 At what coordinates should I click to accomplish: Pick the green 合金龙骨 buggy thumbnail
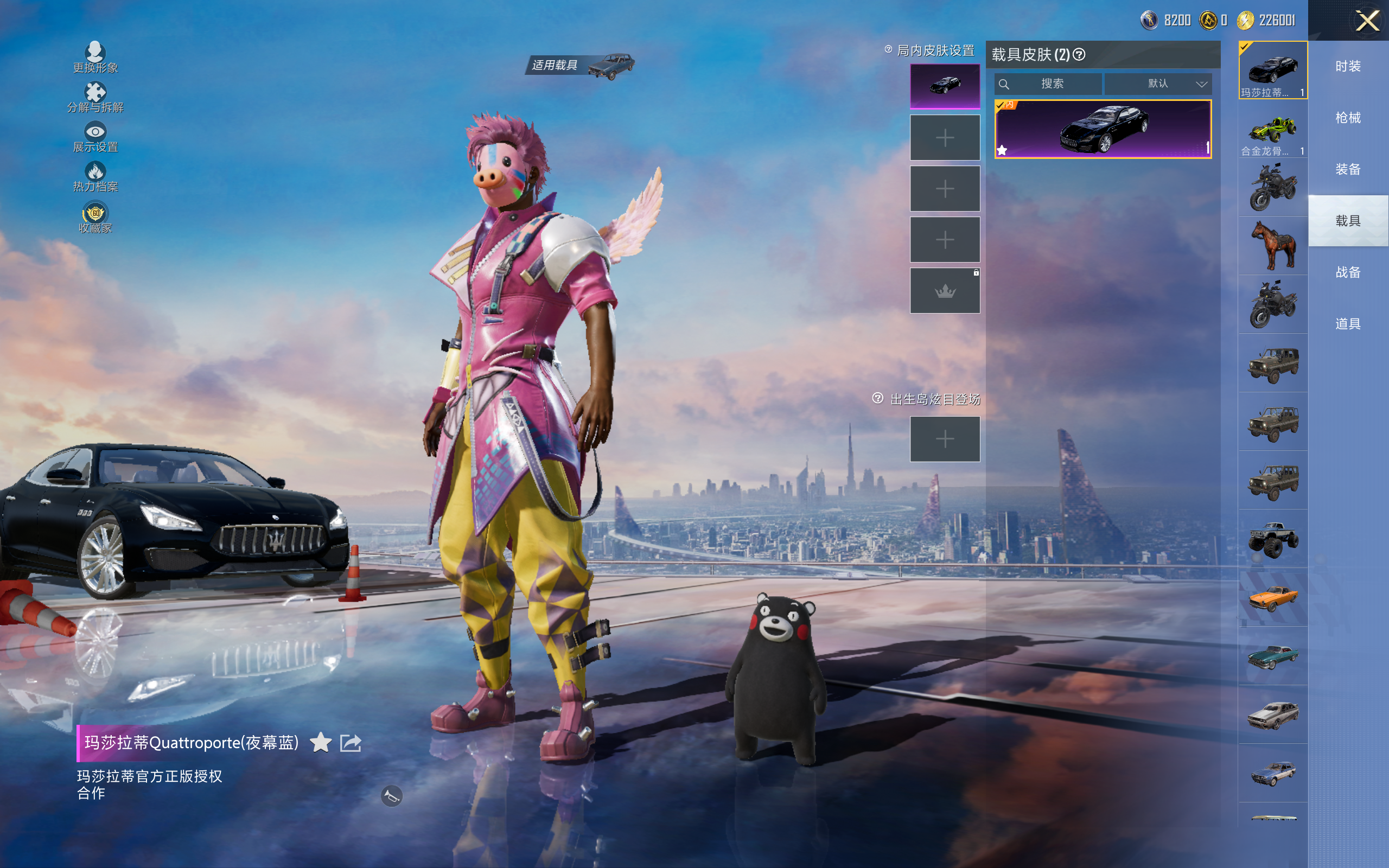point(1272,130)
